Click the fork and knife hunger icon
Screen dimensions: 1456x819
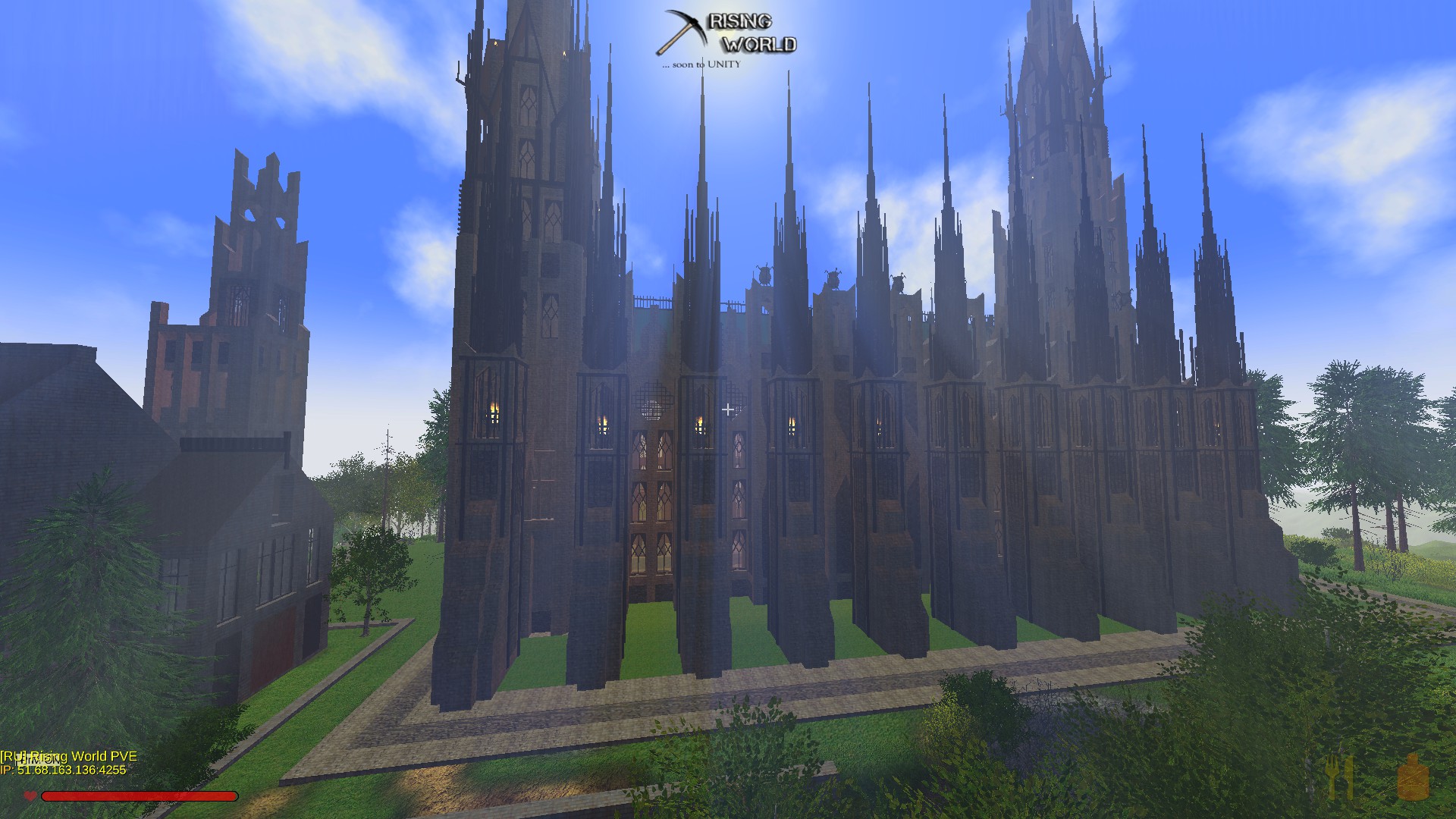click(x=1339, y=777)
